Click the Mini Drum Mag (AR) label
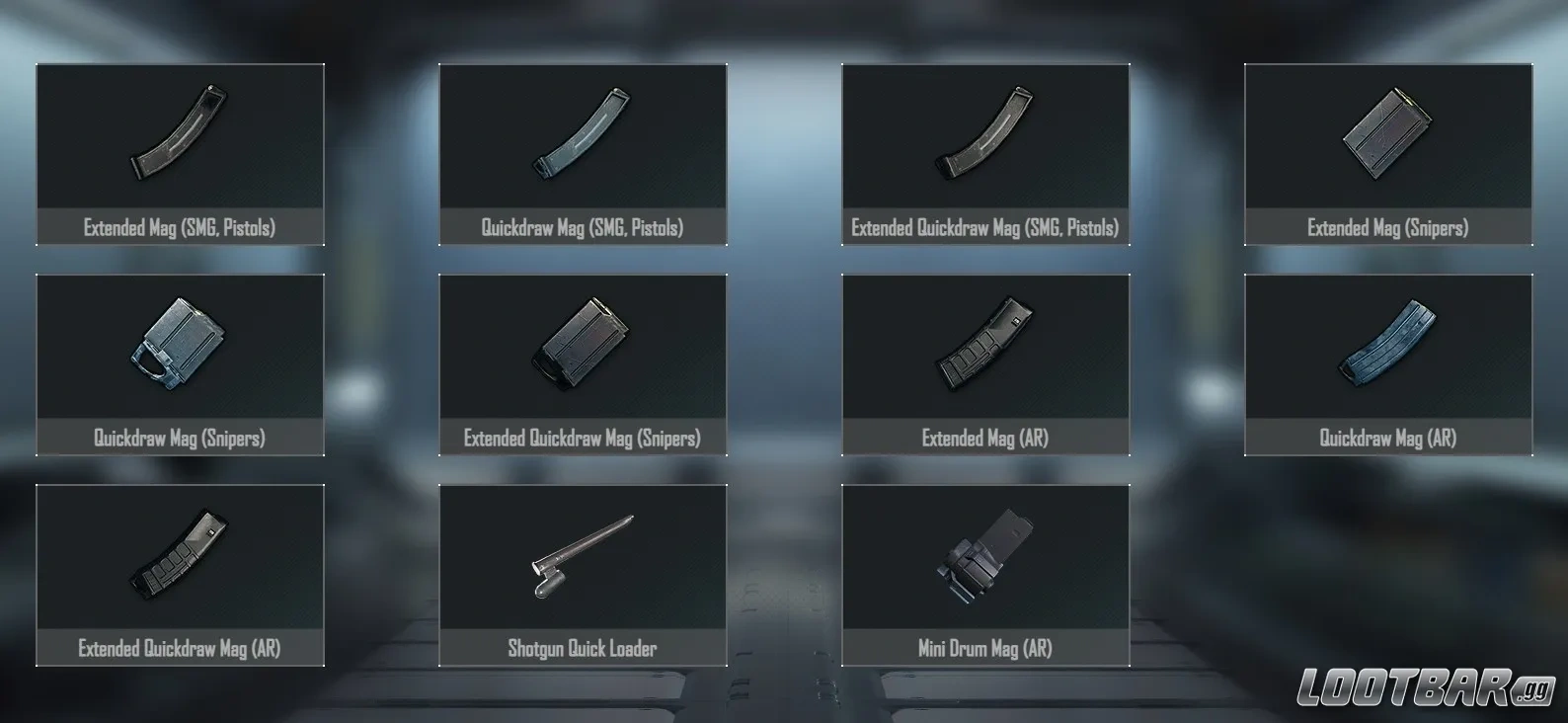This screenshot has height=723, width=1568. (x=983, y=649)
